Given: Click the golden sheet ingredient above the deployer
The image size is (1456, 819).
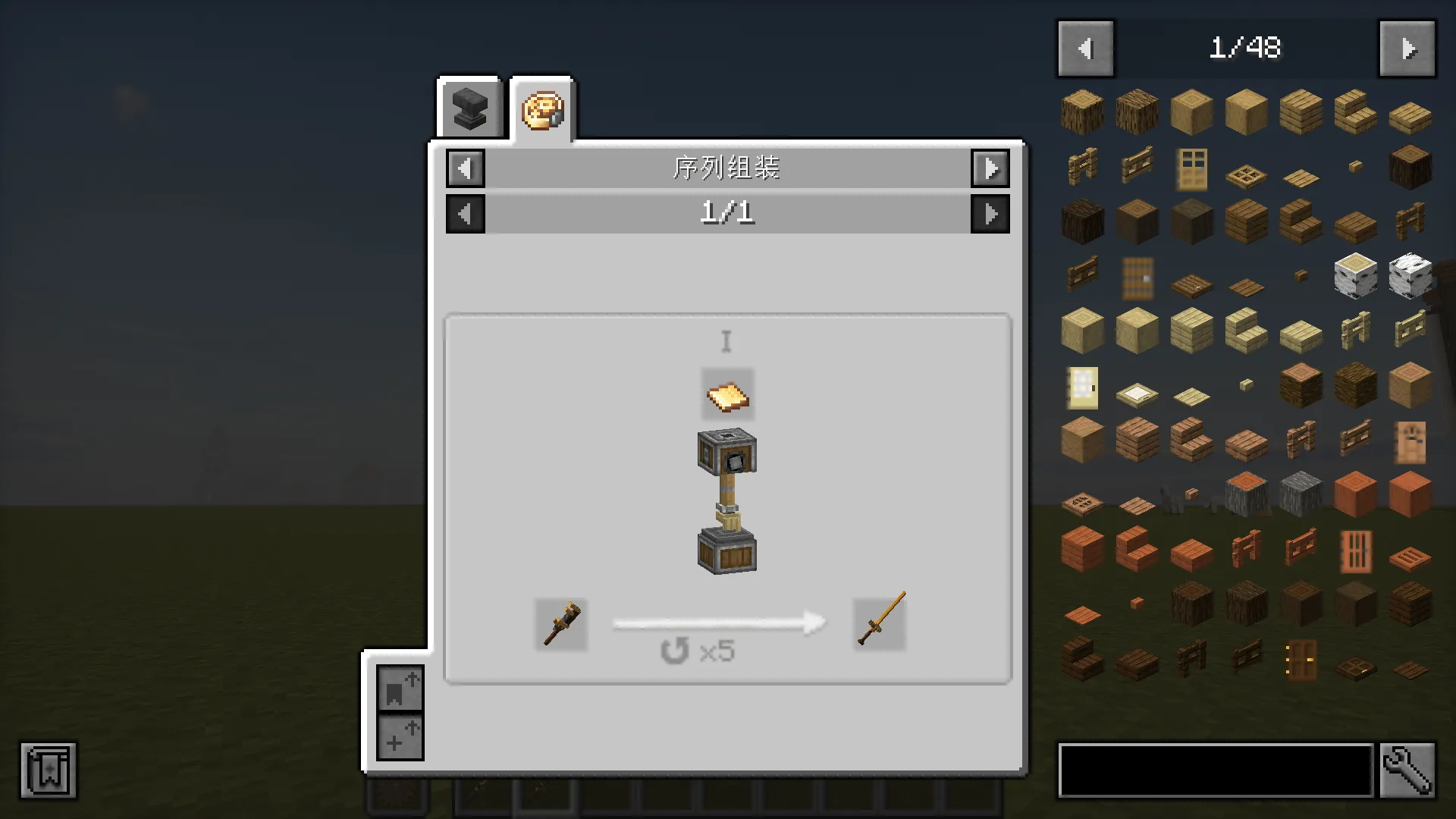Looking at the screenshot, I should click(726, 394).
